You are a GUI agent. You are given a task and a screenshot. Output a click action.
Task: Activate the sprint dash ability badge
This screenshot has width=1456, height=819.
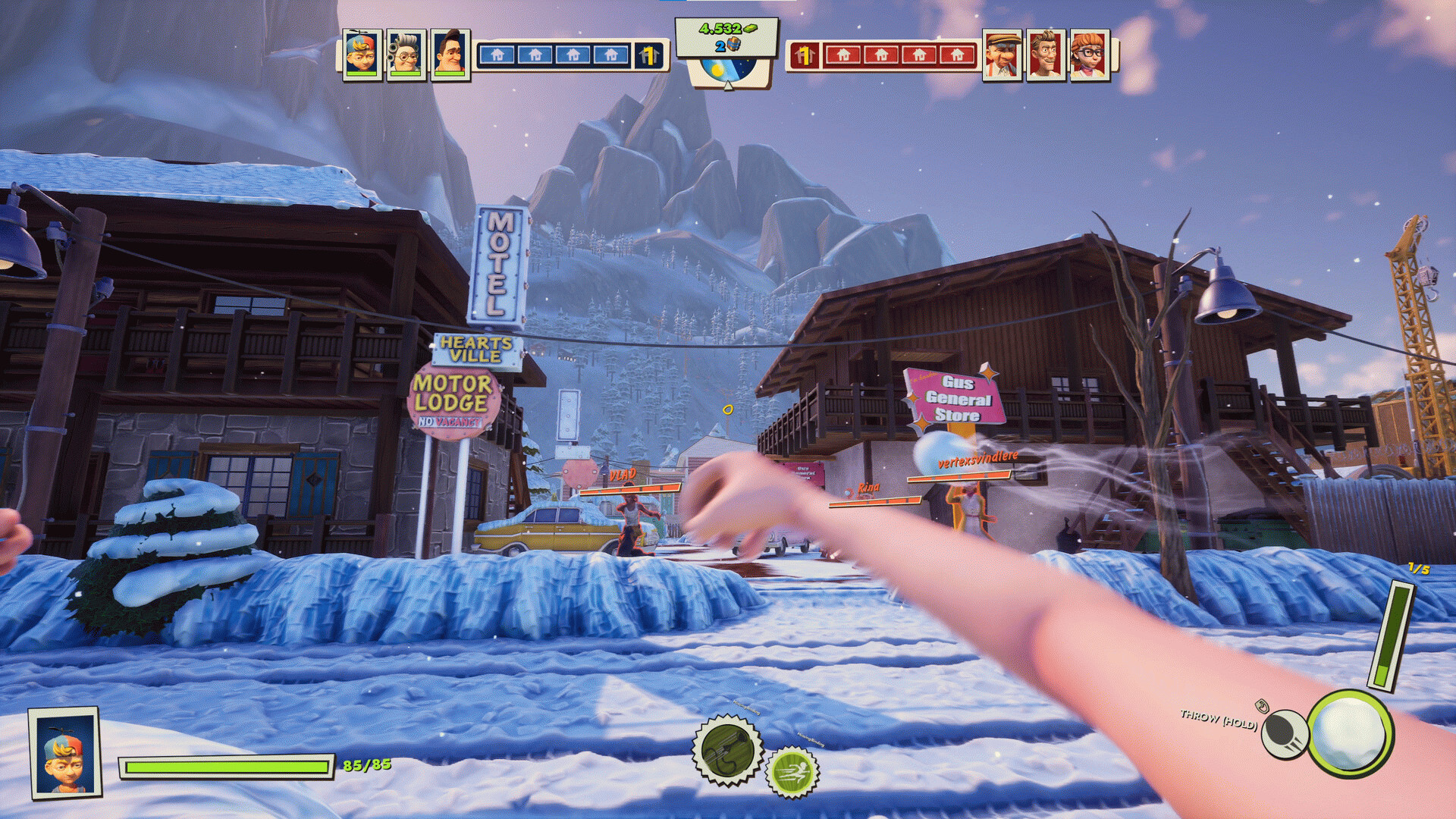[792, 773]
